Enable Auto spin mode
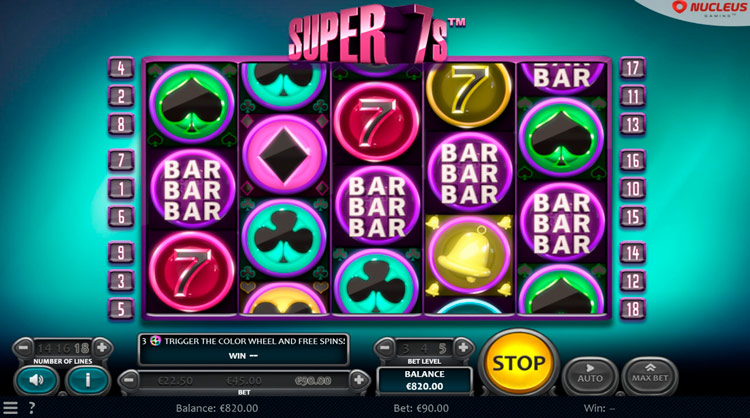 pyautogui.click(x=591, y=376)
